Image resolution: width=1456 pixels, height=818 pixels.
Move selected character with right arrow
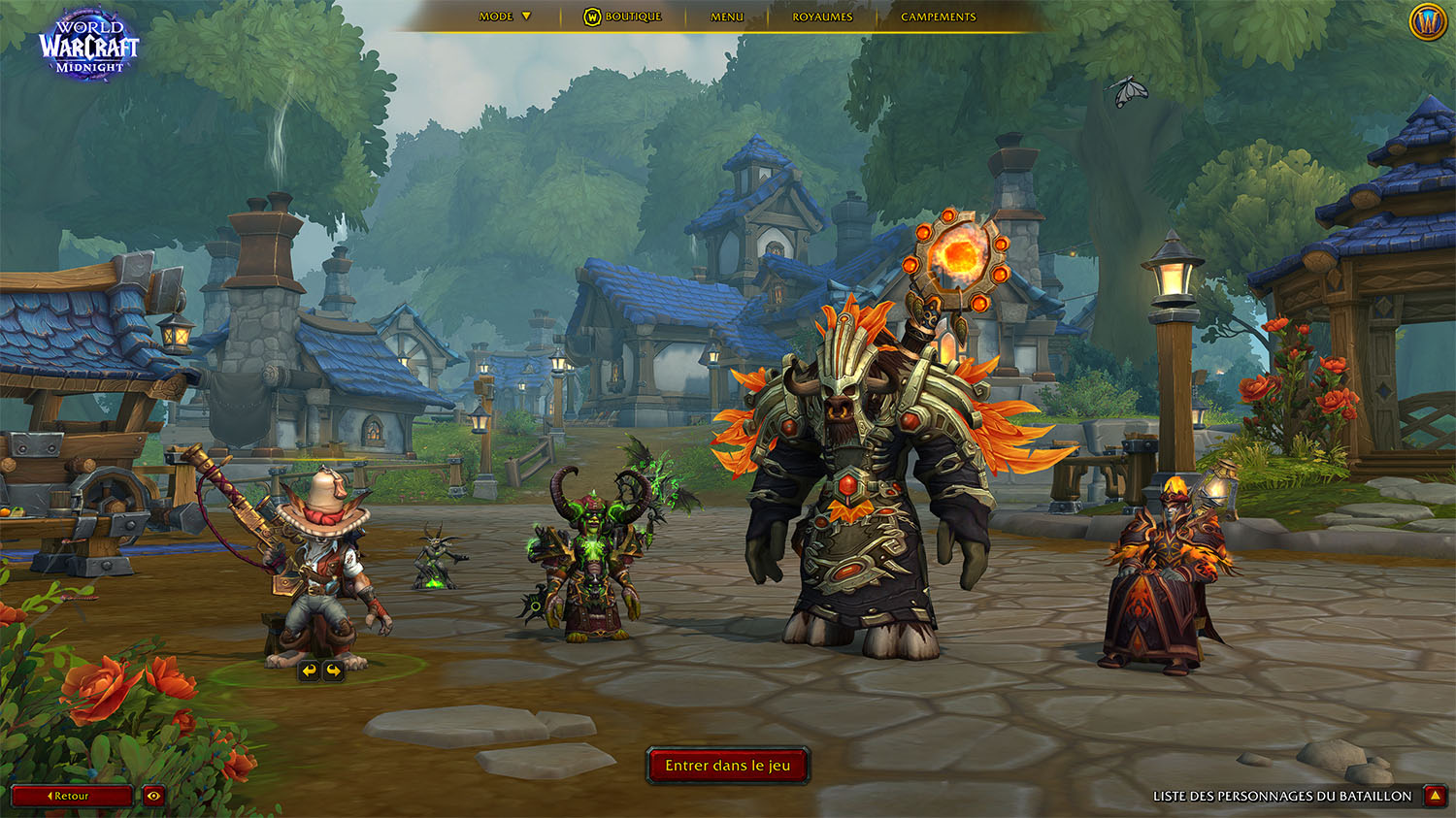click(334, 670)
